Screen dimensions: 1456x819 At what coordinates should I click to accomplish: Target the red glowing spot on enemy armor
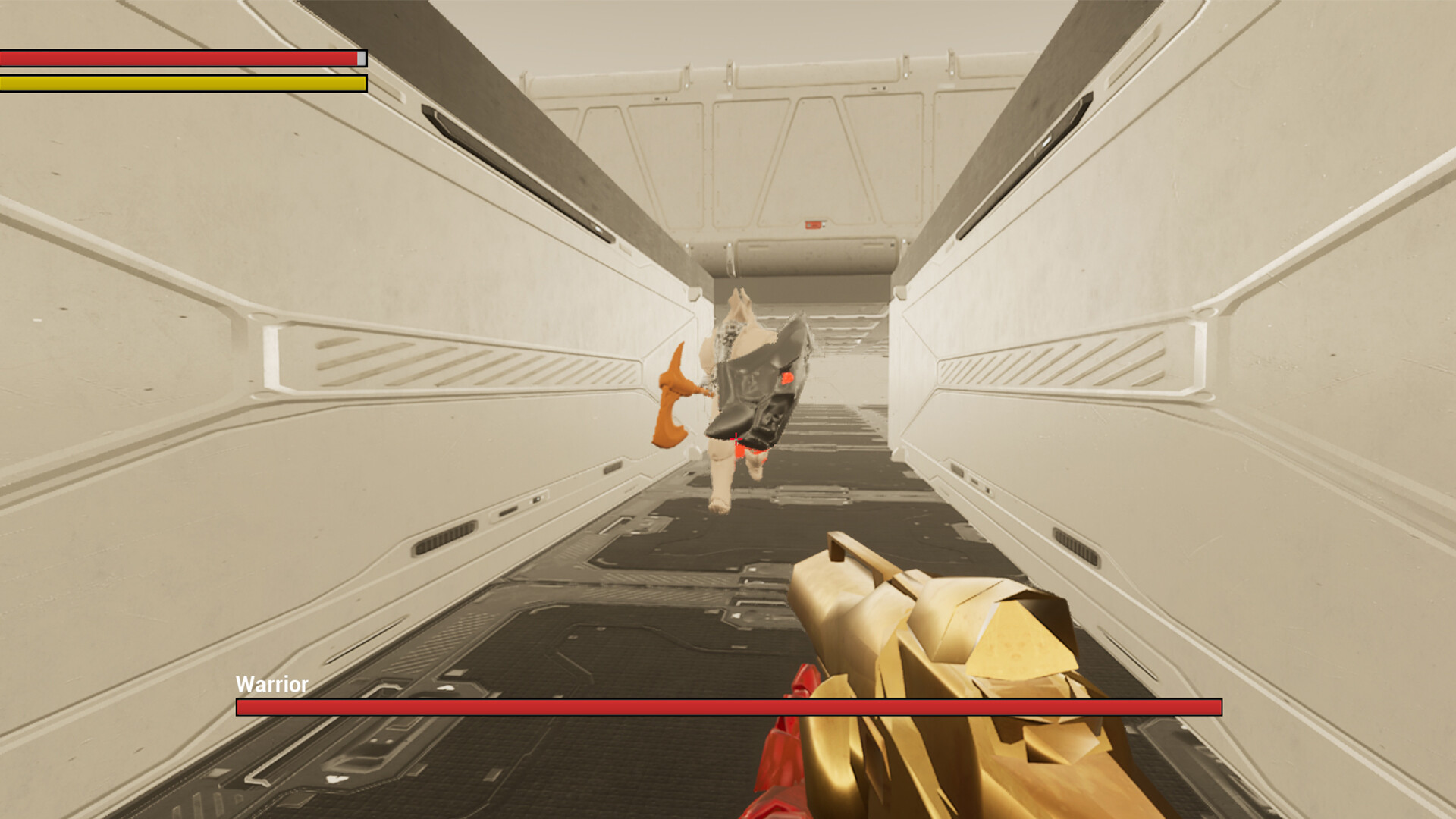(x=786, y=378)
